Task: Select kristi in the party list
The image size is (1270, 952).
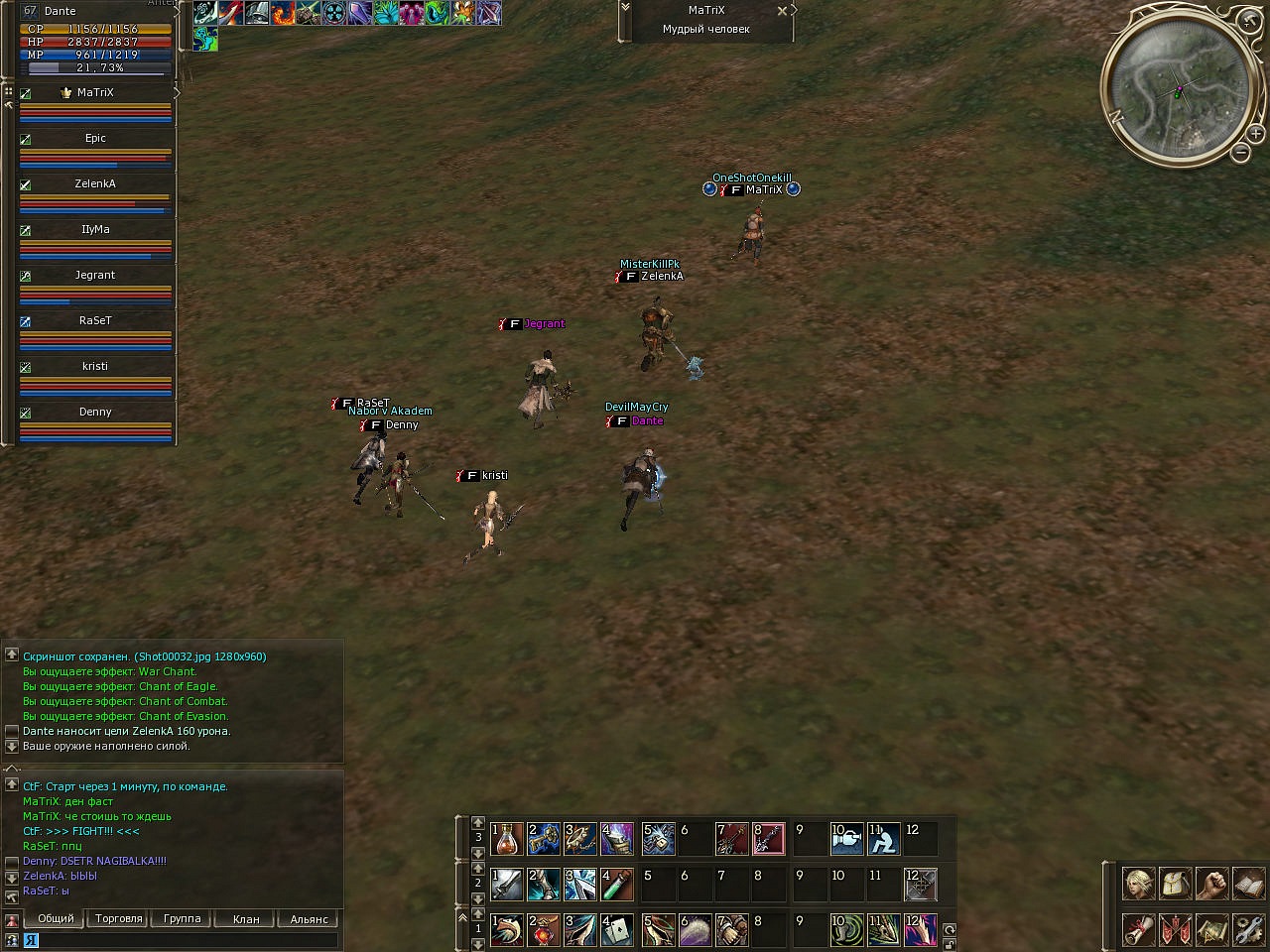Action: tap(95, 367)
